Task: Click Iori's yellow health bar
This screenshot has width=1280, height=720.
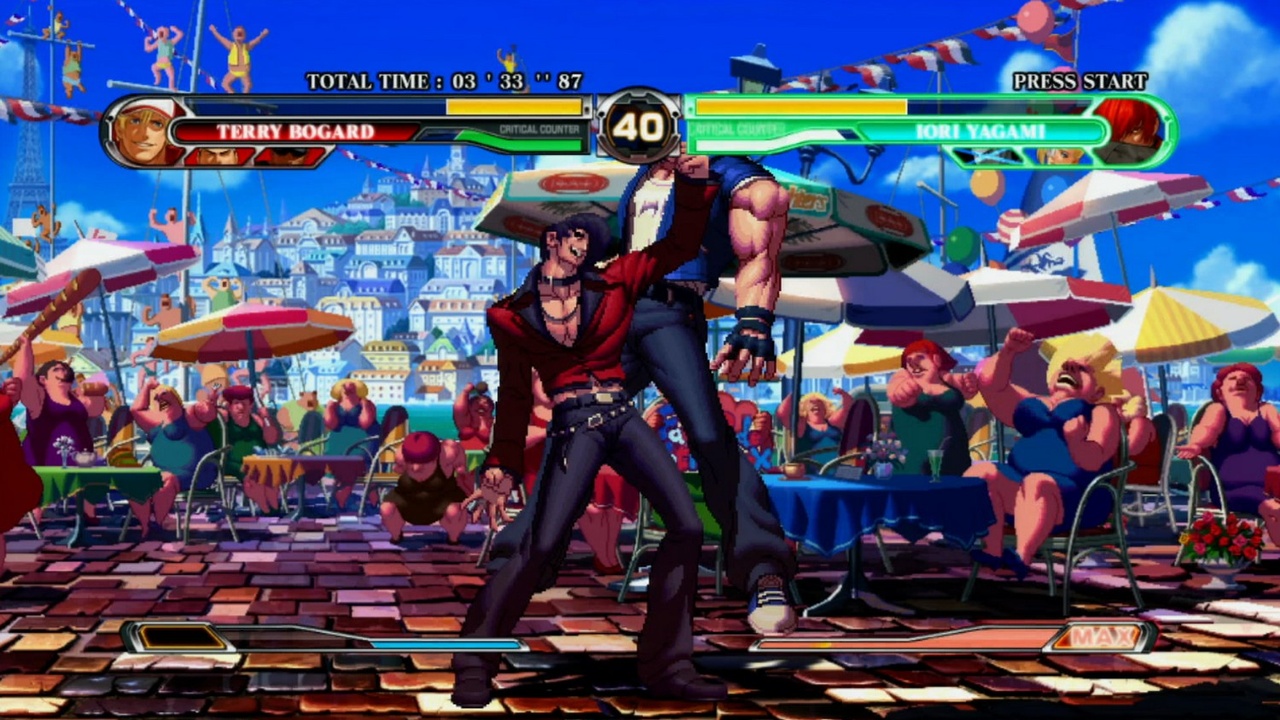Action: [x=800, y=105]
